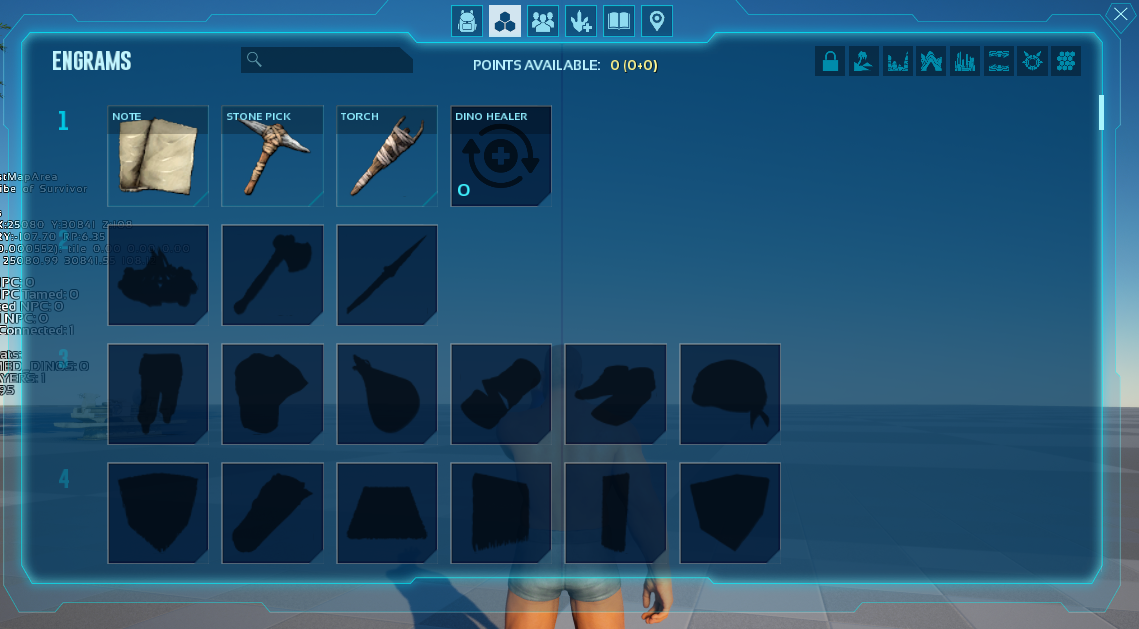Select the Note engram

click(158, 156)
